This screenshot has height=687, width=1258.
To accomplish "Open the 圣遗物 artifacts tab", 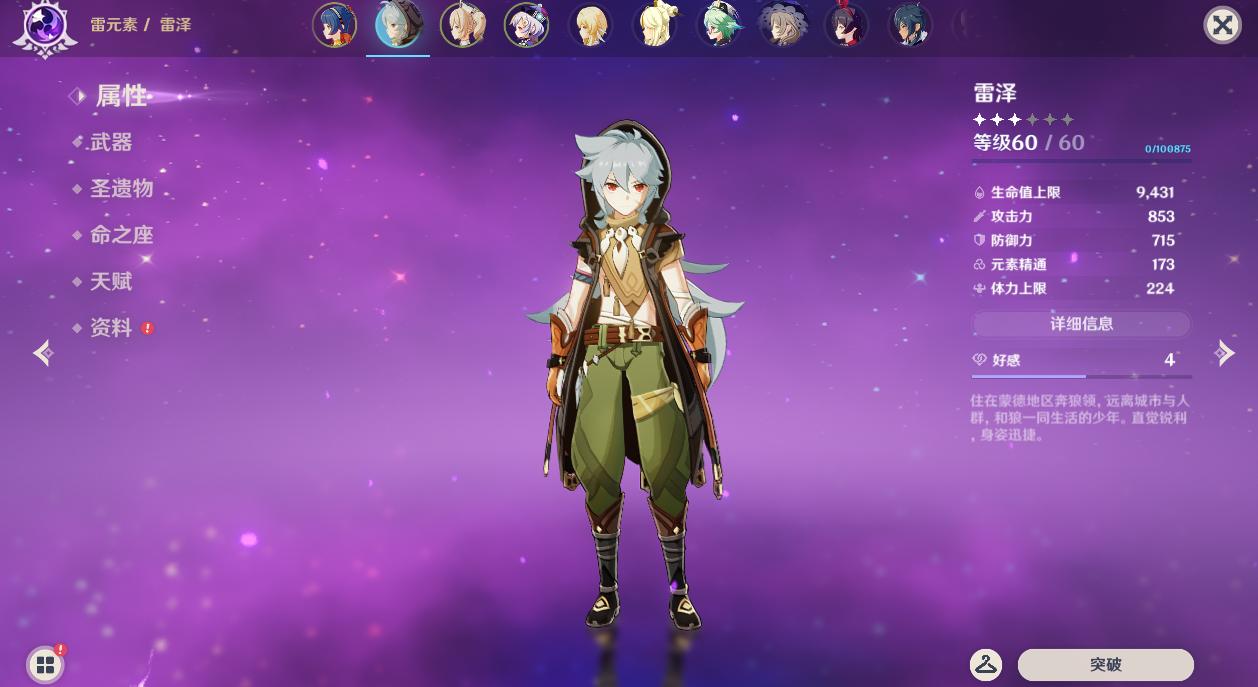I will [x=121, y=188].
